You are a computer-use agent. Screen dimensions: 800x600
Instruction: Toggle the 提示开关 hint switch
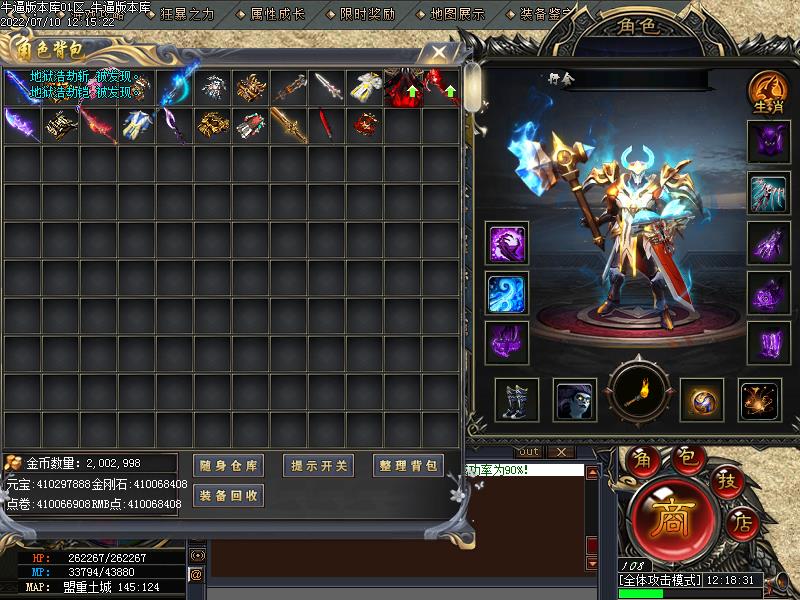click(x=320, y=465)
